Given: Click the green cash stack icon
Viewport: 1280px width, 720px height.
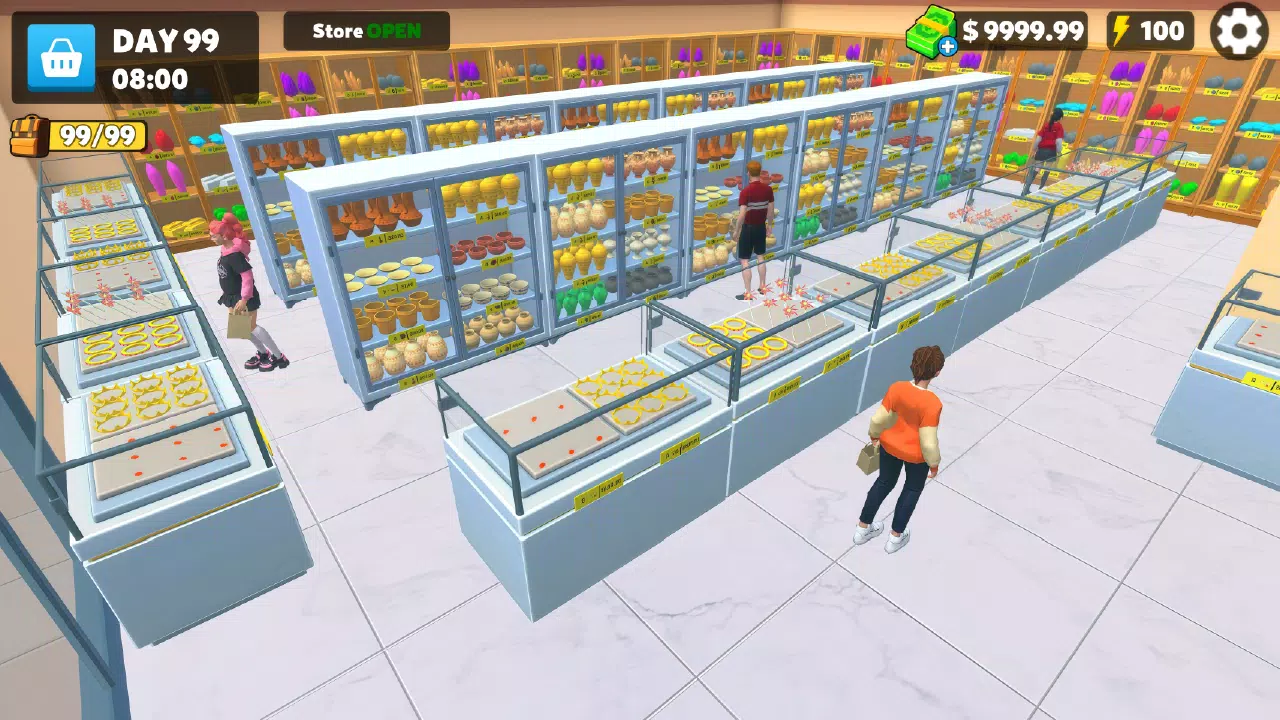Looking at the screenshot, I should click(932, 31).
